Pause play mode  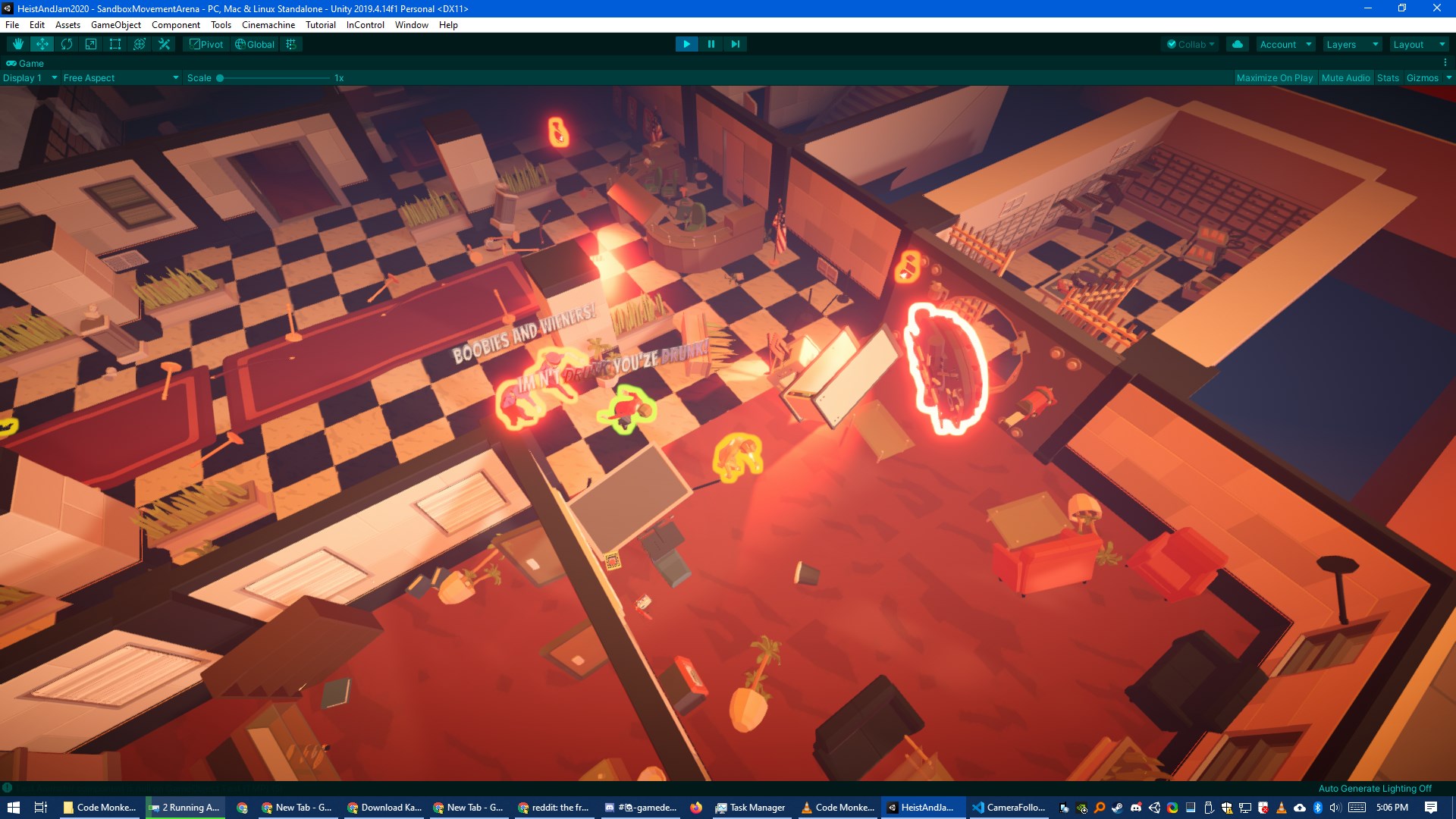click(711, 44)
